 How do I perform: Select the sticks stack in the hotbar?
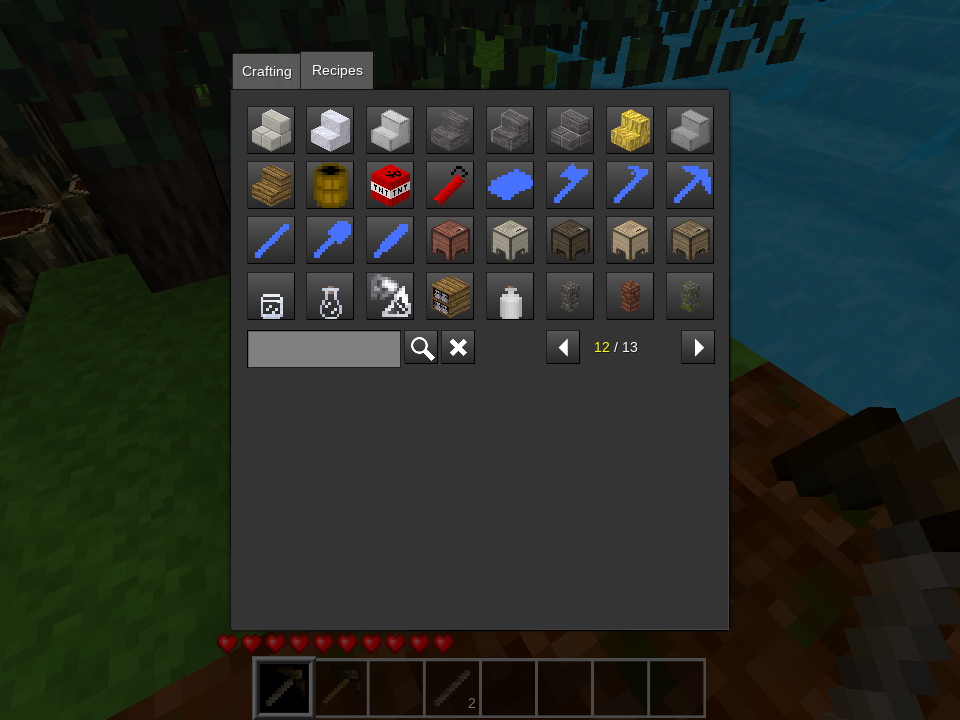click(452, 688)
